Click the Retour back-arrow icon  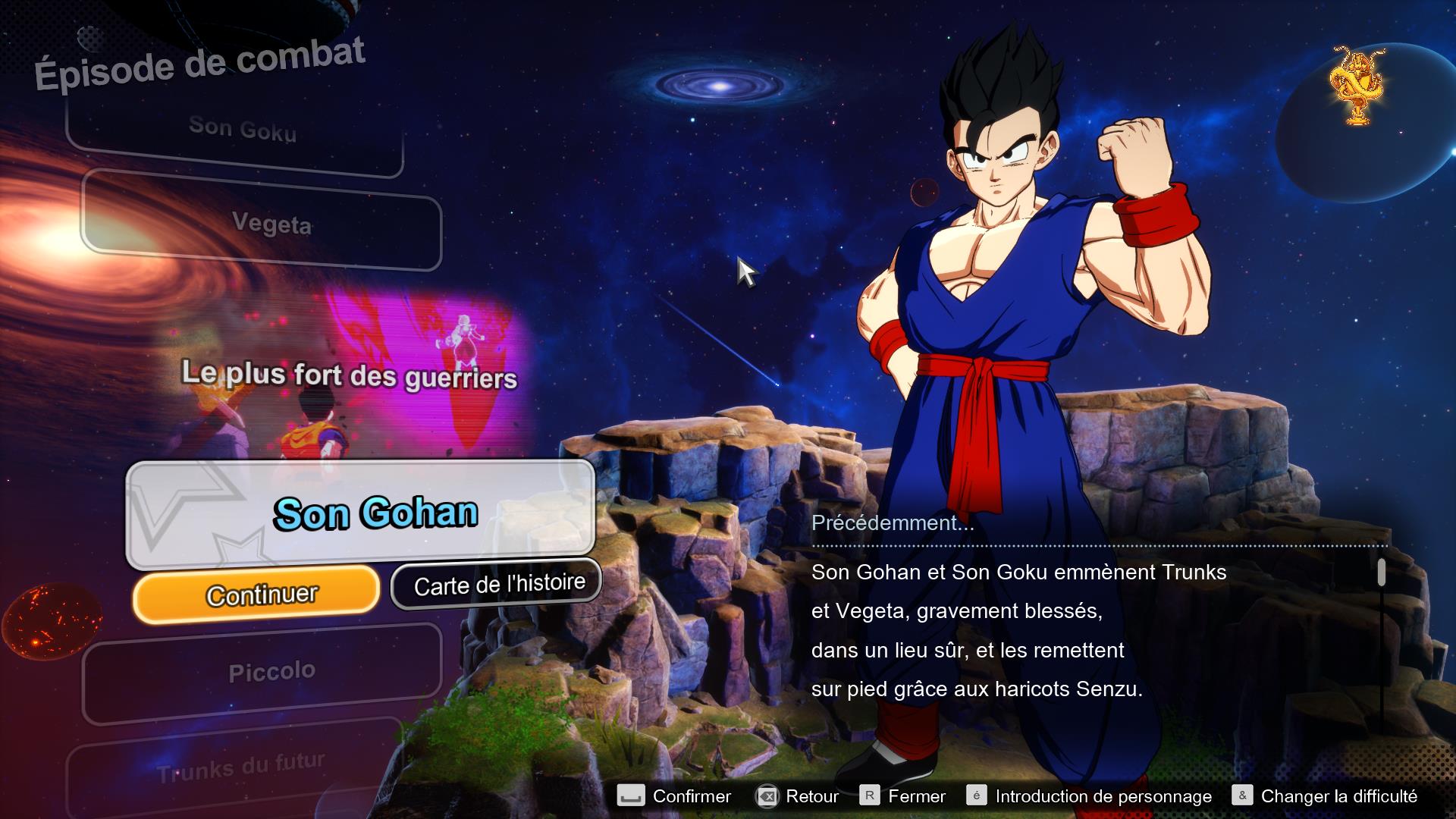(767, 796)
